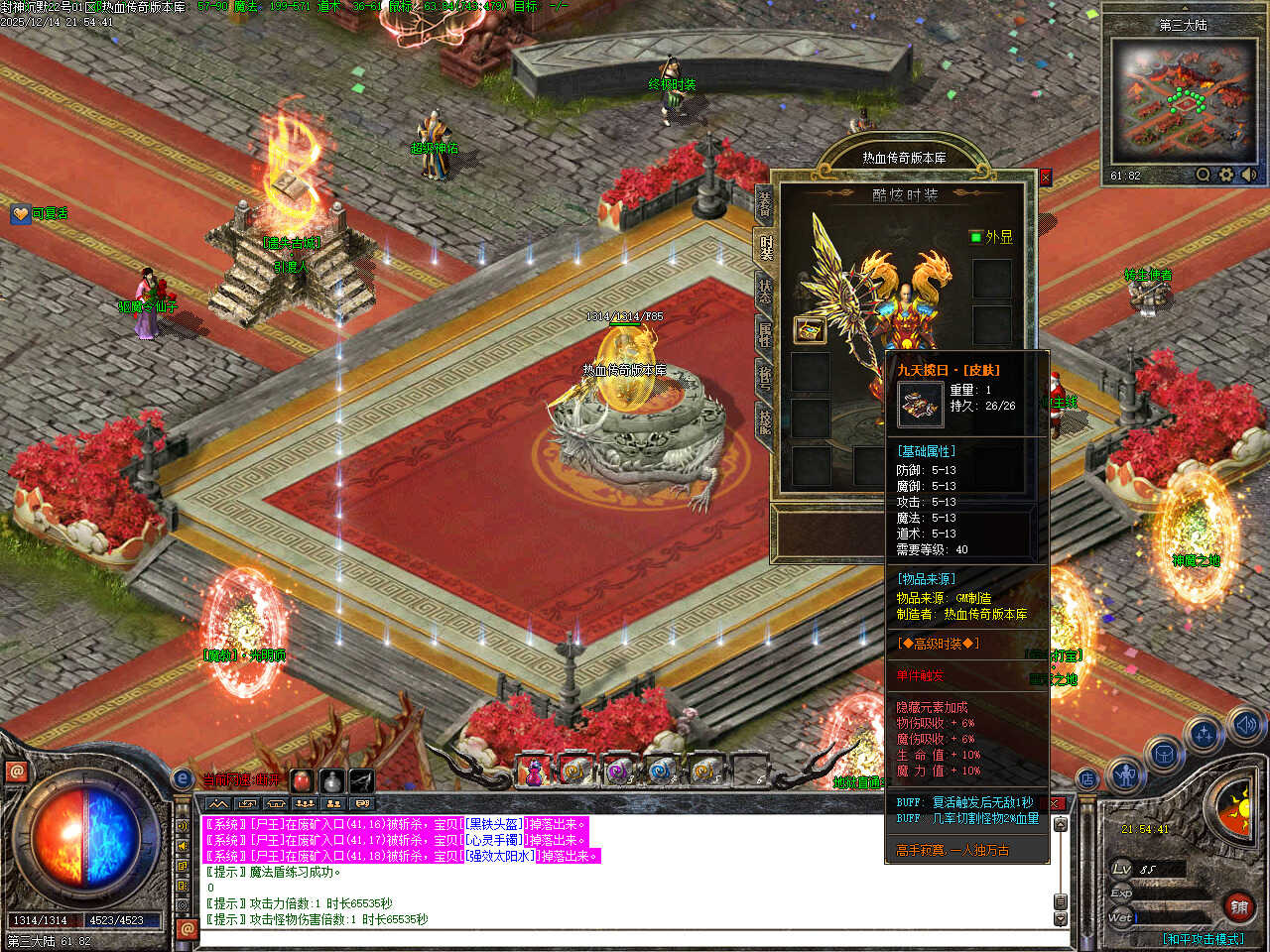The width and height of the screenshot is (1270, 952).
Task: Close the chat window with red X
Action: tap(1057, 803)
